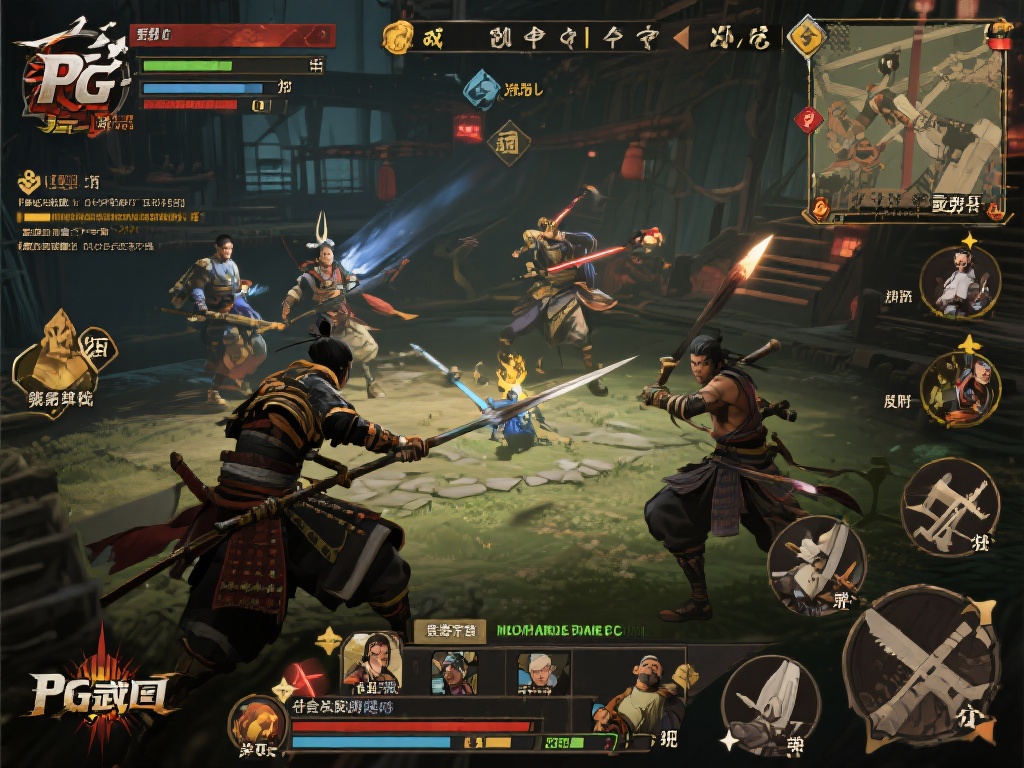
Task: Select the white-robed ally portrait on the right
Action: click(x=959, y=283)
